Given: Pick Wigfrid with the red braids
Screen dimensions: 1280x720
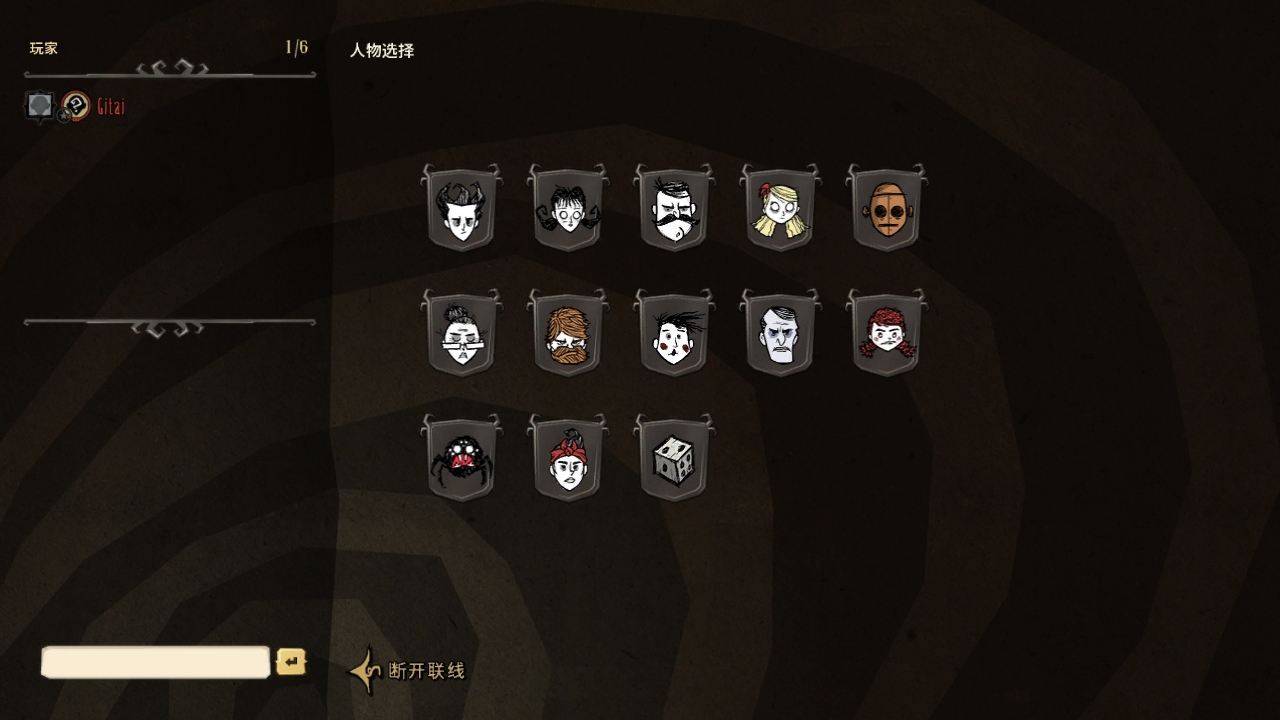Looking at the screenshot, I should pos(886,334).
